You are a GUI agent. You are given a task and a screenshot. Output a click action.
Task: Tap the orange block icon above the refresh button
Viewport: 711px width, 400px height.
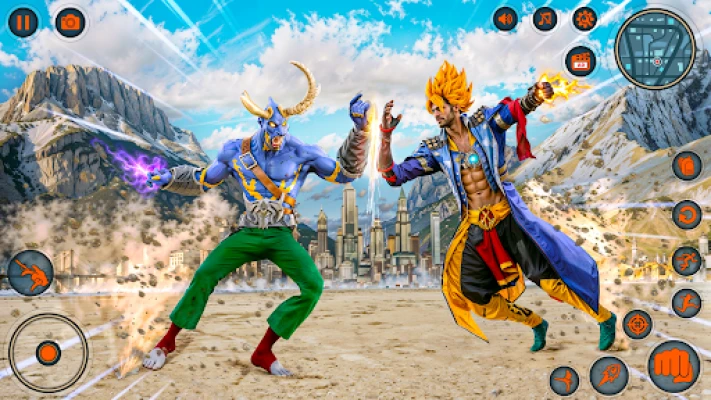[x=686, y=165]
